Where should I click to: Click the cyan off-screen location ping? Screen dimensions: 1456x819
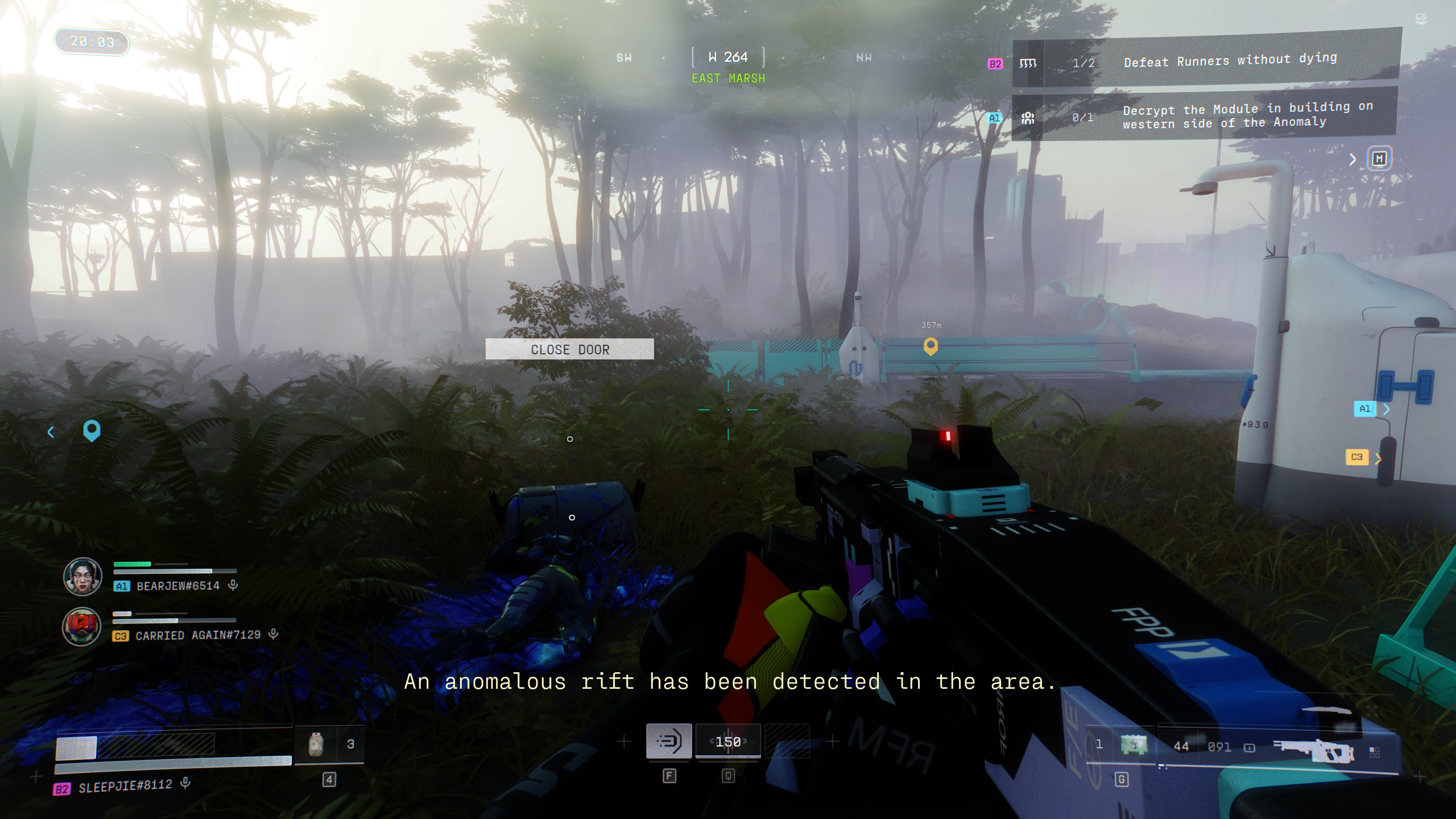tap(92, 431)
